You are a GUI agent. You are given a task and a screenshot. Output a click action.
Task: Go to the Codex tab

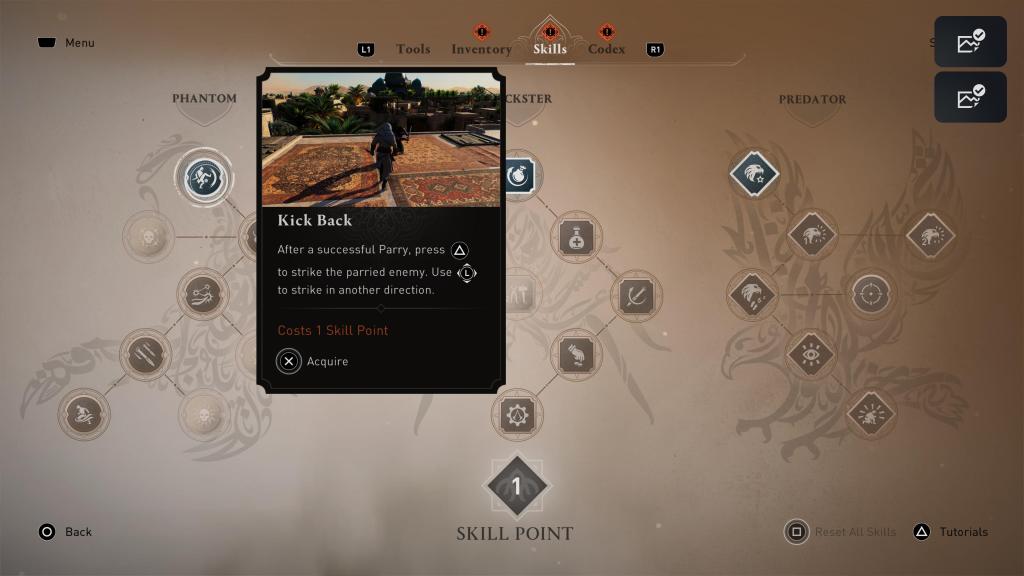(606, 49)
